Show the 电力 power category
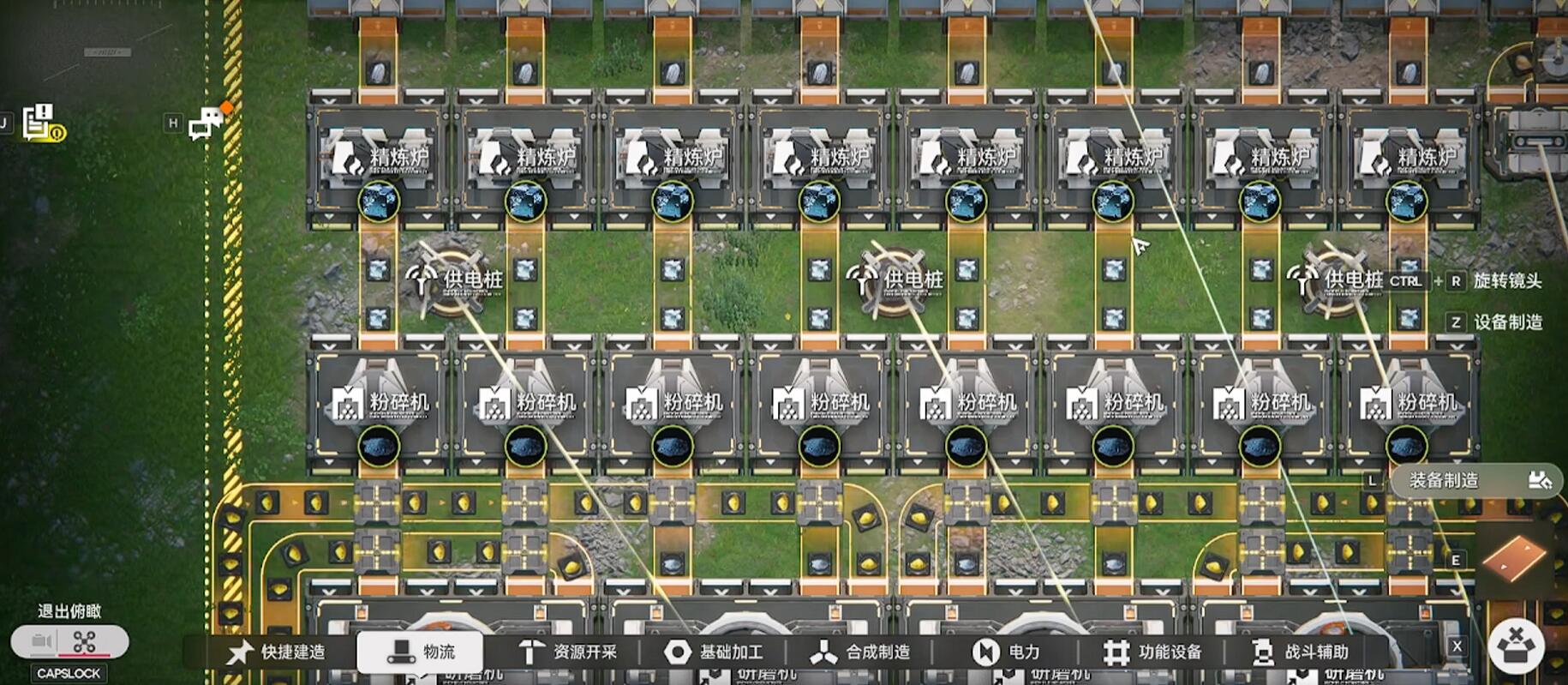The image size is (1568, 685). [x=1007, y=652]
